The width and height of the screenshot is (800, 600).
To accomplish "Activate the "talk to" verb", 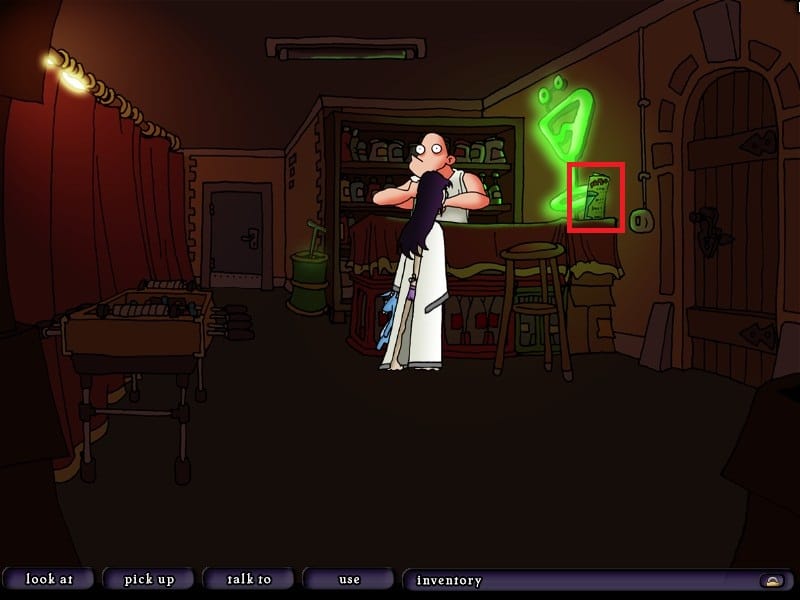I will pos(248,579).
